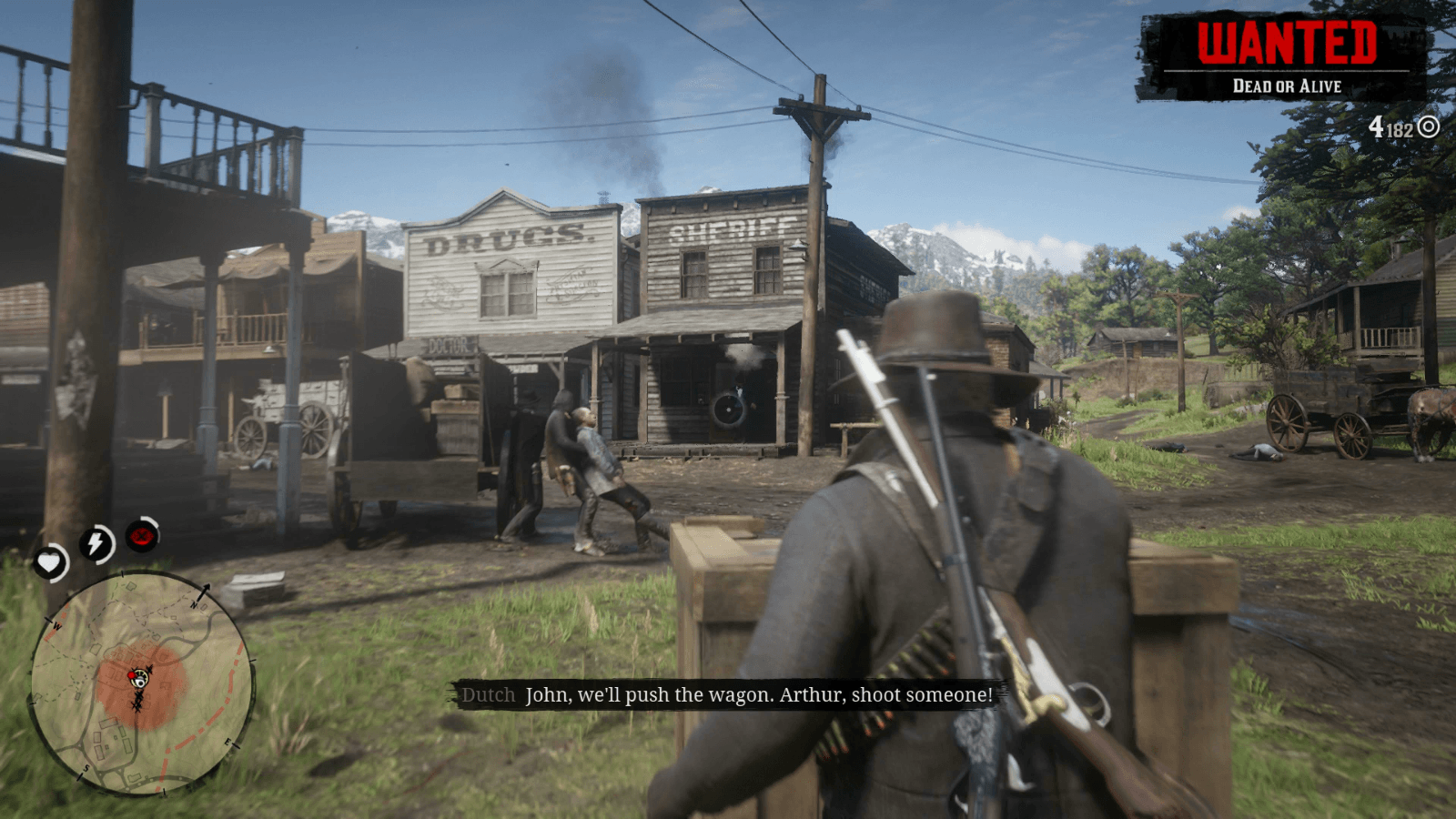Click the red wanted blip on the minimap

pos(131,676)
